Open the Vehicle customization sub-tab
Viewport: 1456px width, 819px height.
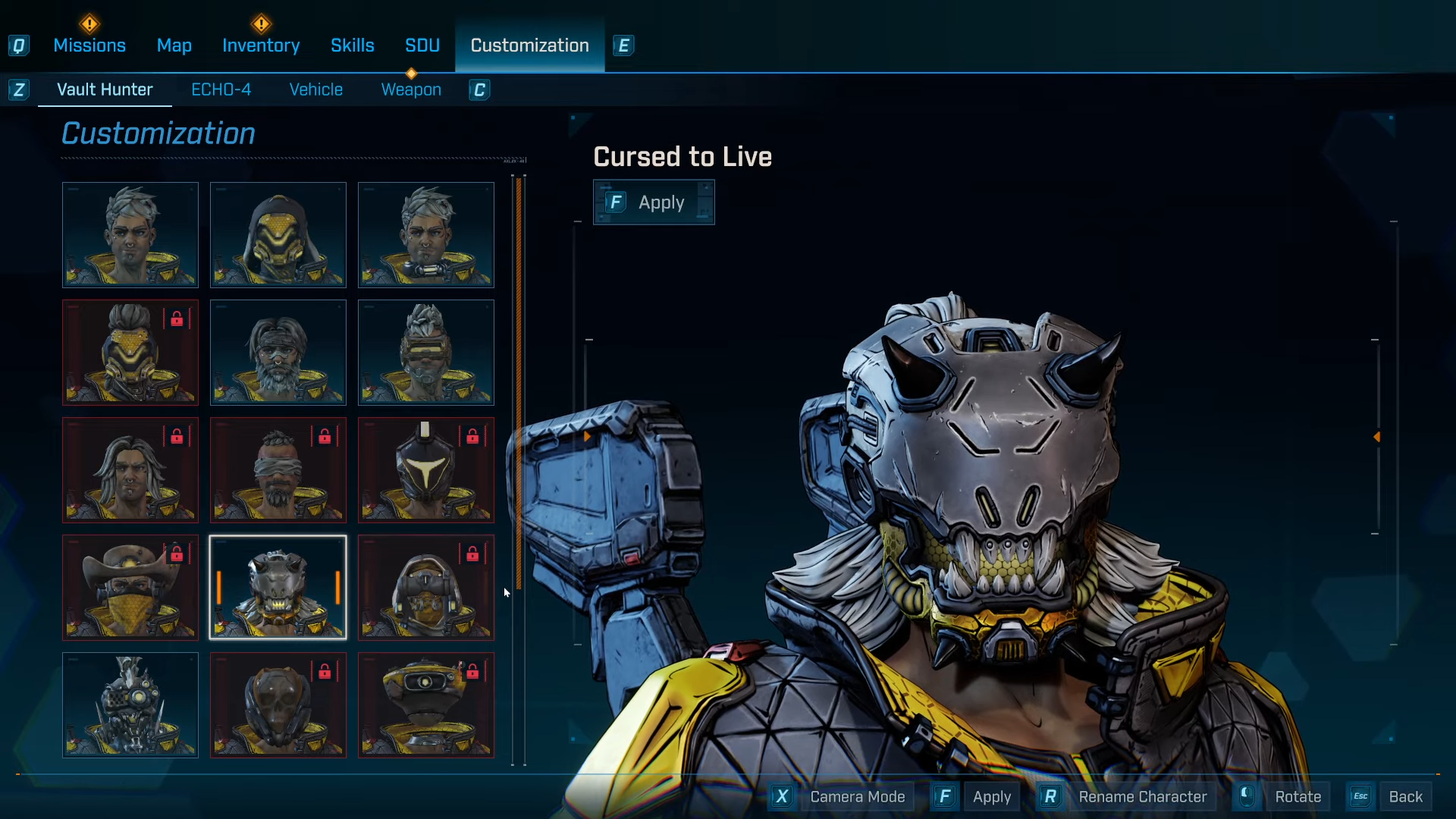tap(315, 89)
